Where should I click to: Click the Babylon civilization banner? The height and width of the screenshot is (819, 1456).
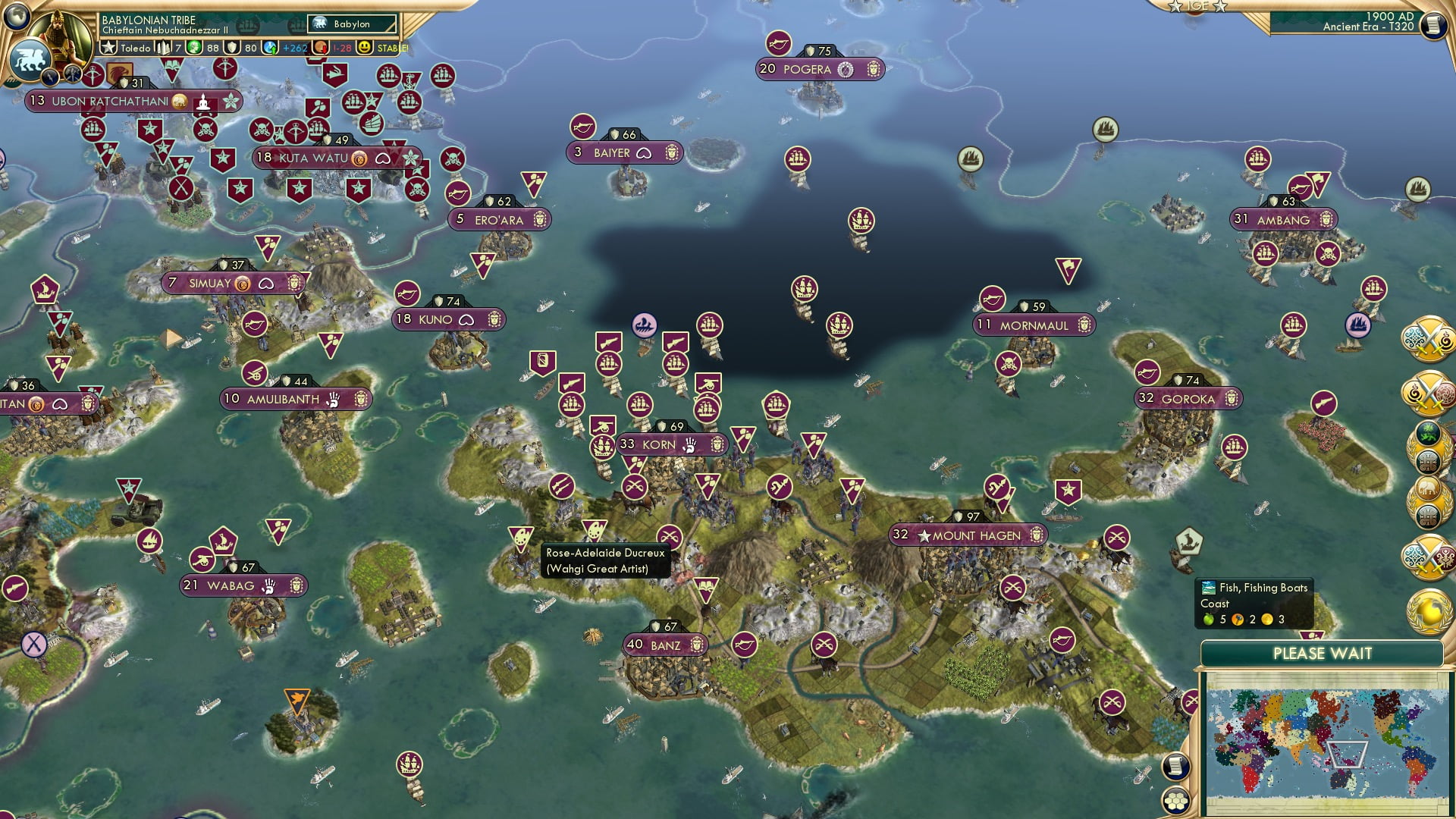tap(350, 24)
